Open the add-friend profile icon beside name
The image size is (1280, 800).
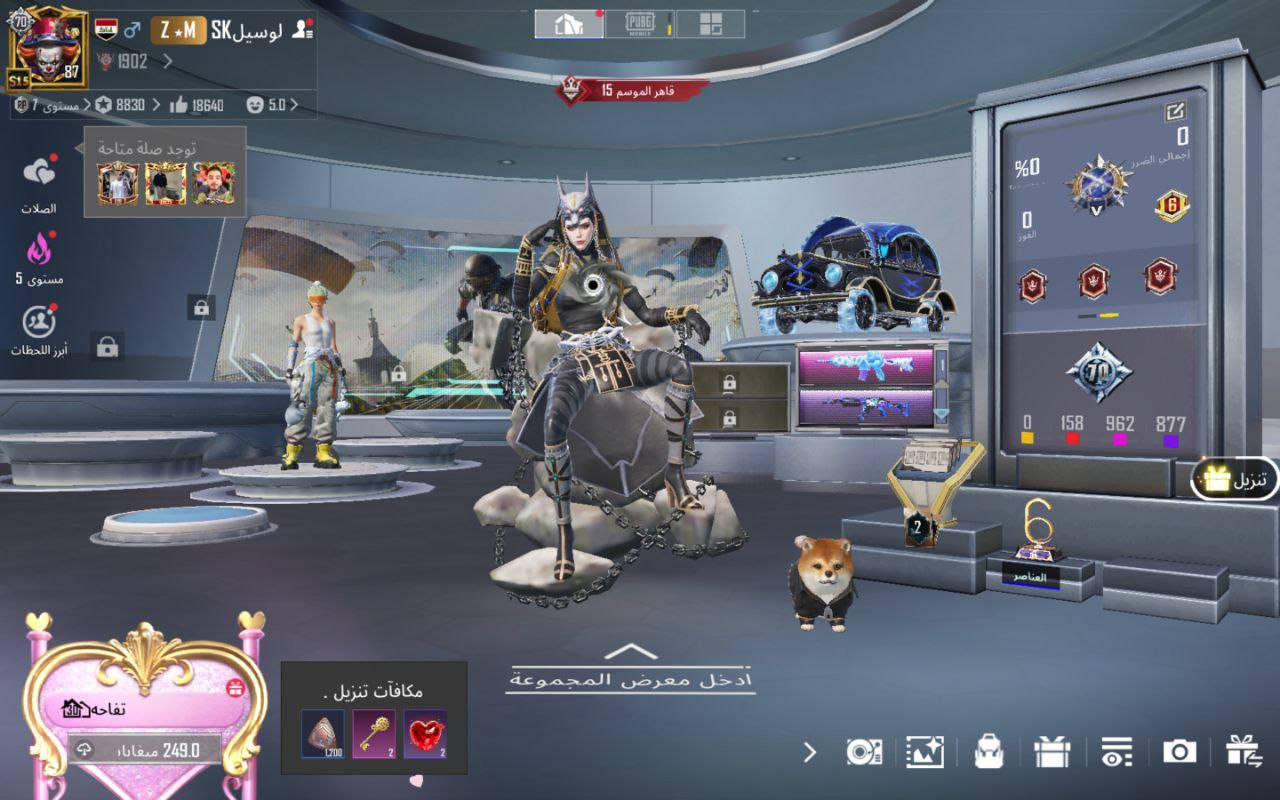302,30
